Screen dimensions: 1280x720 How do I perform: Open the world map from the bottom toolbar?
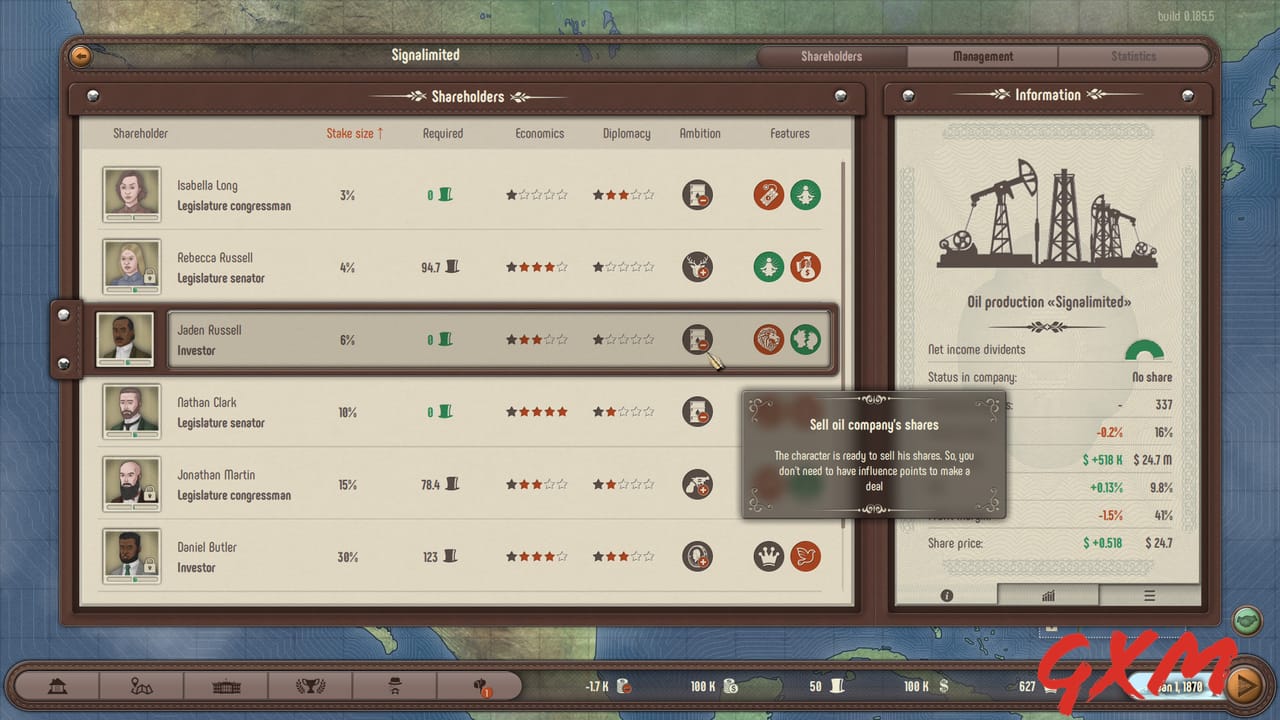(142, 686)
